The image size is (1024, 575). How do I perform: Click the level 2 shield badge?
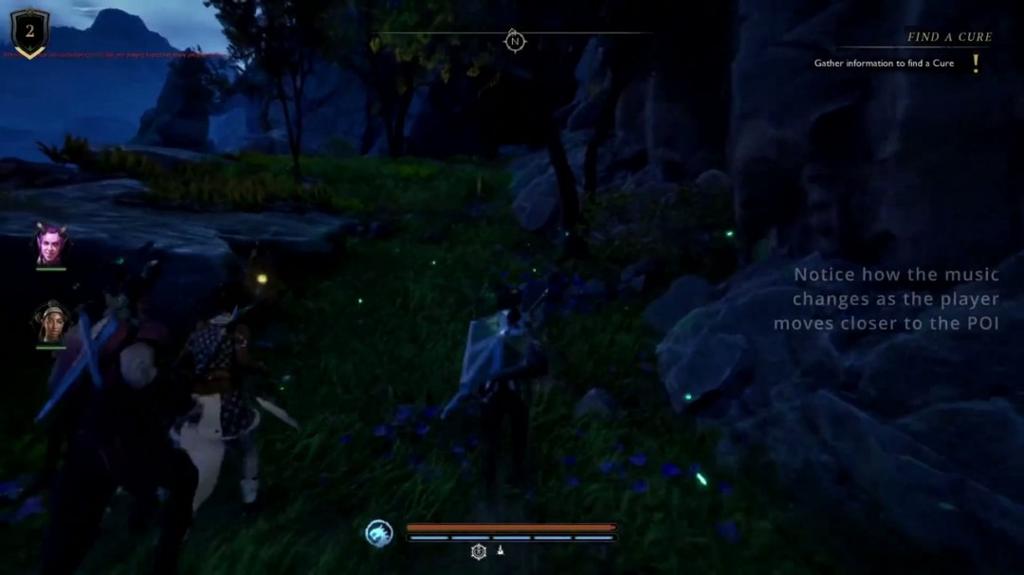pos(29,32)
